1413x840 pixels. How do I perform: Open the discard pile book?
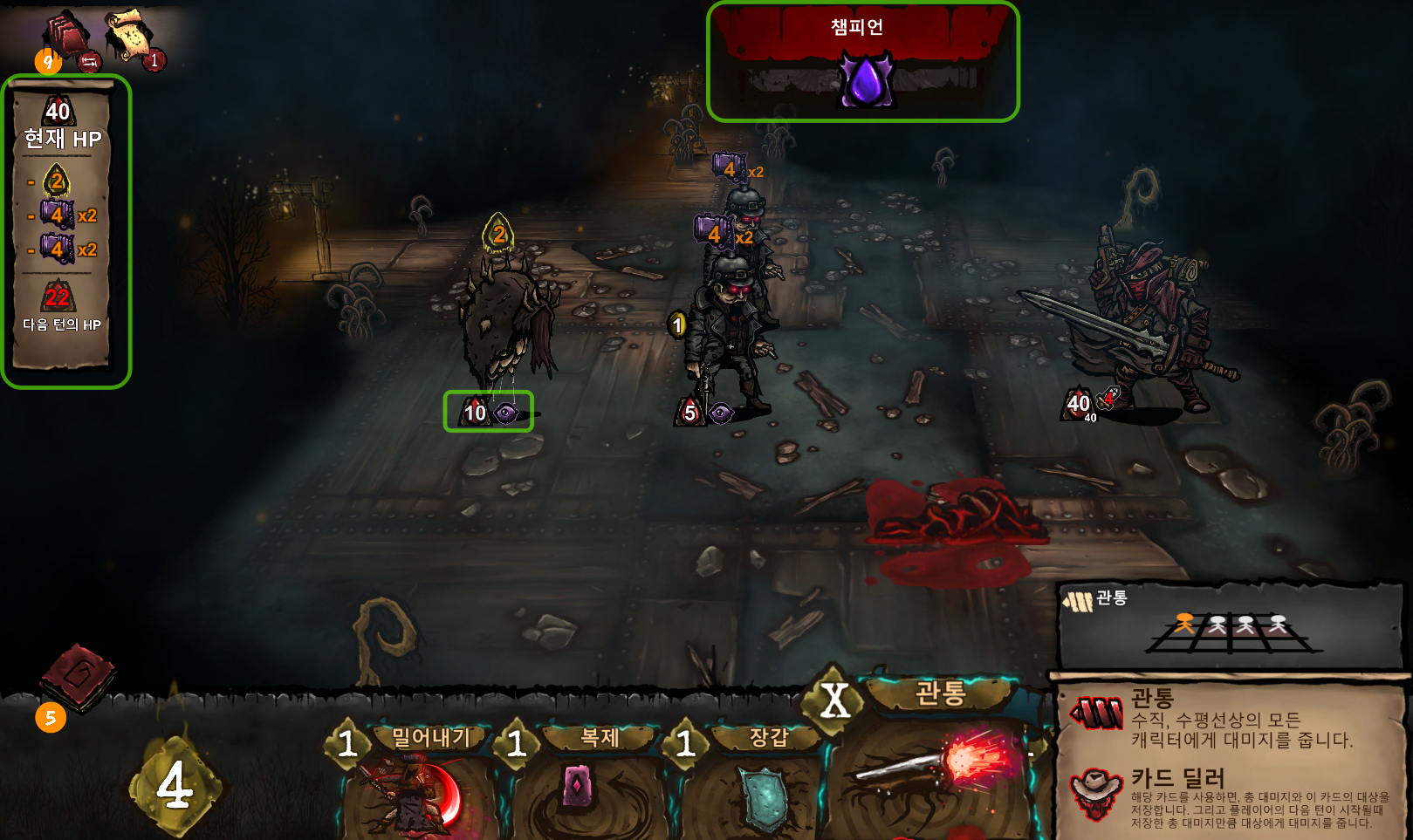[x=77, y=675]
